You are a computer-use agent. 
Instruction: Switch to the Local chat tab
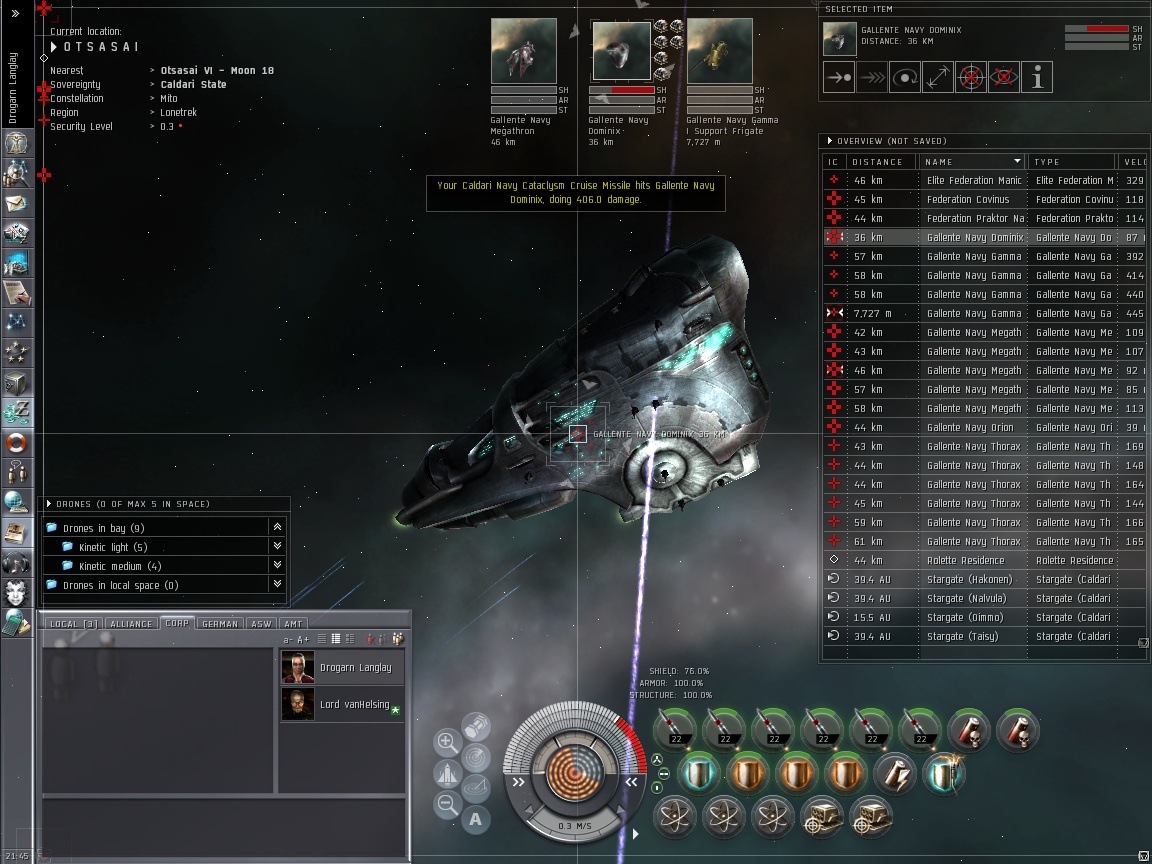(x=70, y=624)
